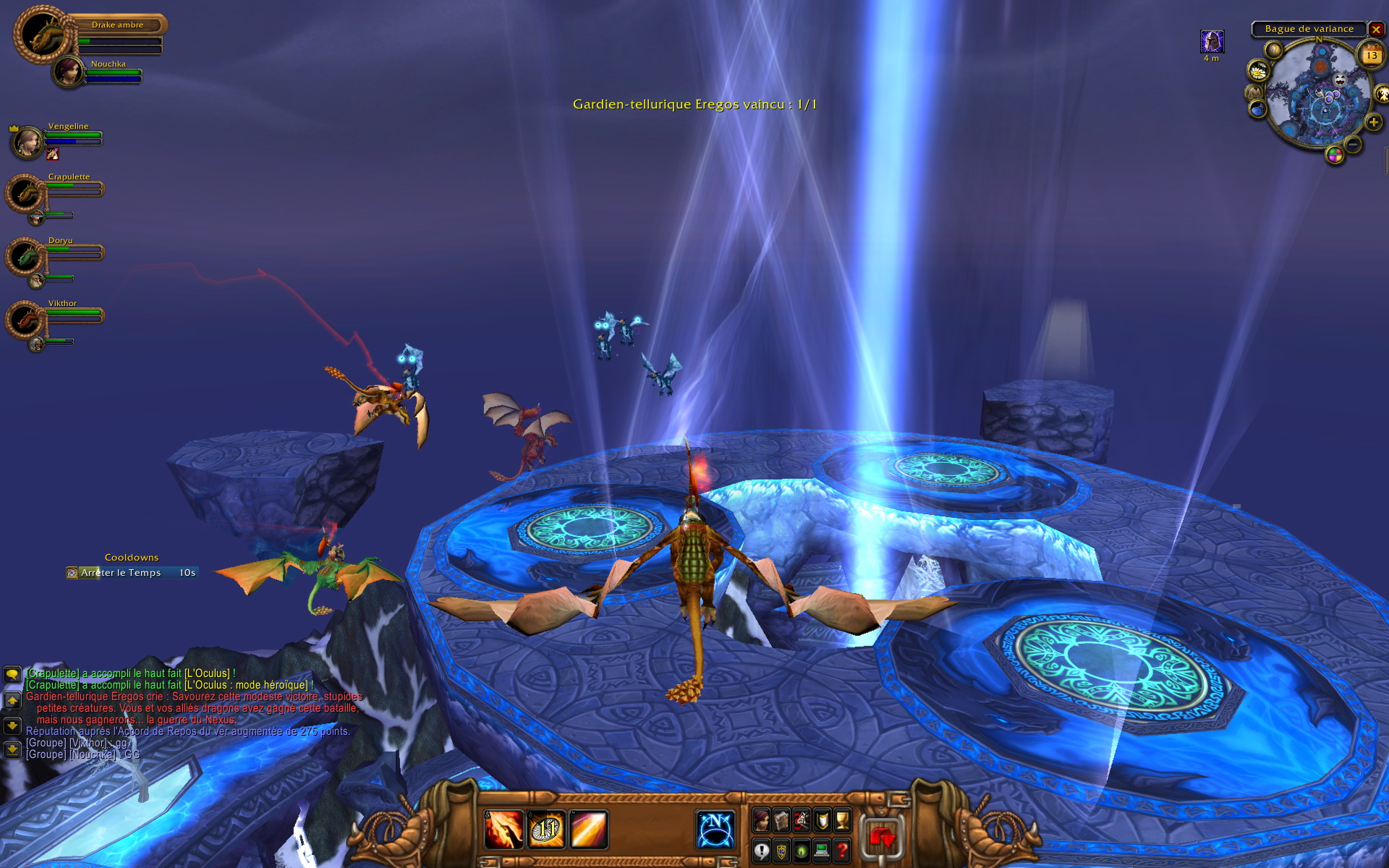The width and height of the screenshot is (1389, 868).
Task: Use the Arrêter le Temps clock ability
Action: tap(546, 829)
